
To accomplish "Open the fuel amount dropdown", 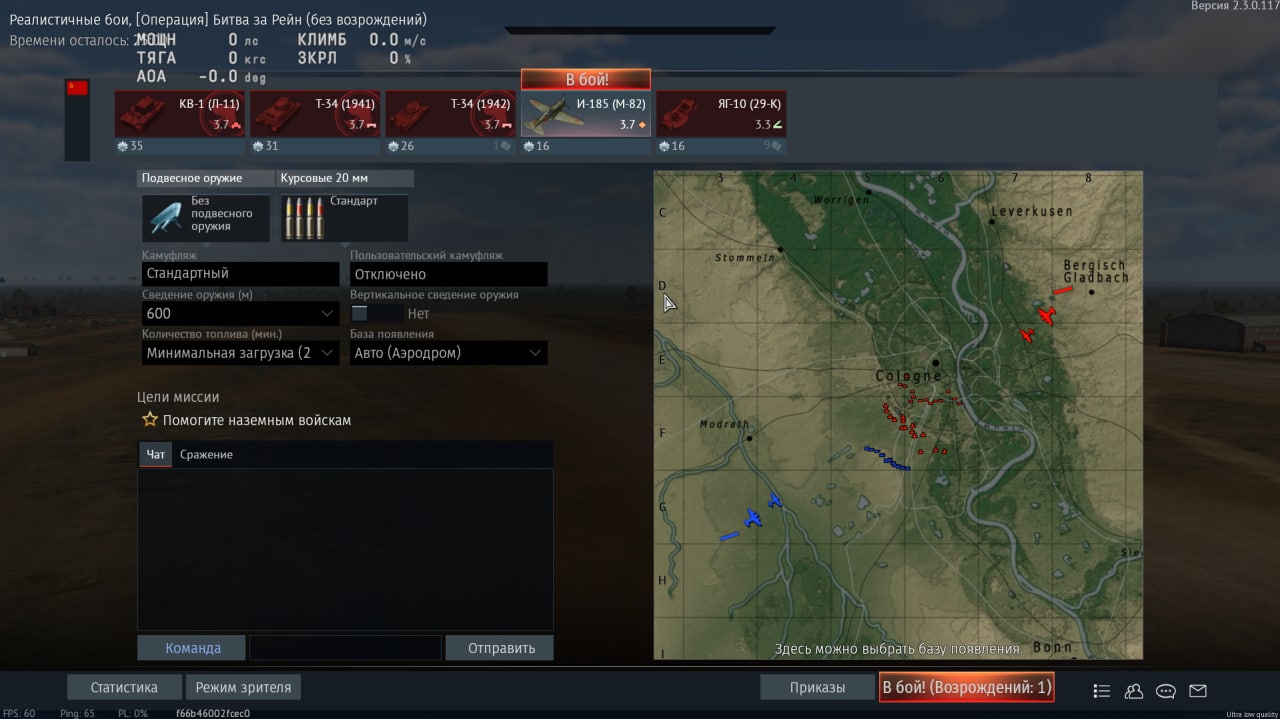I will 241,353.
